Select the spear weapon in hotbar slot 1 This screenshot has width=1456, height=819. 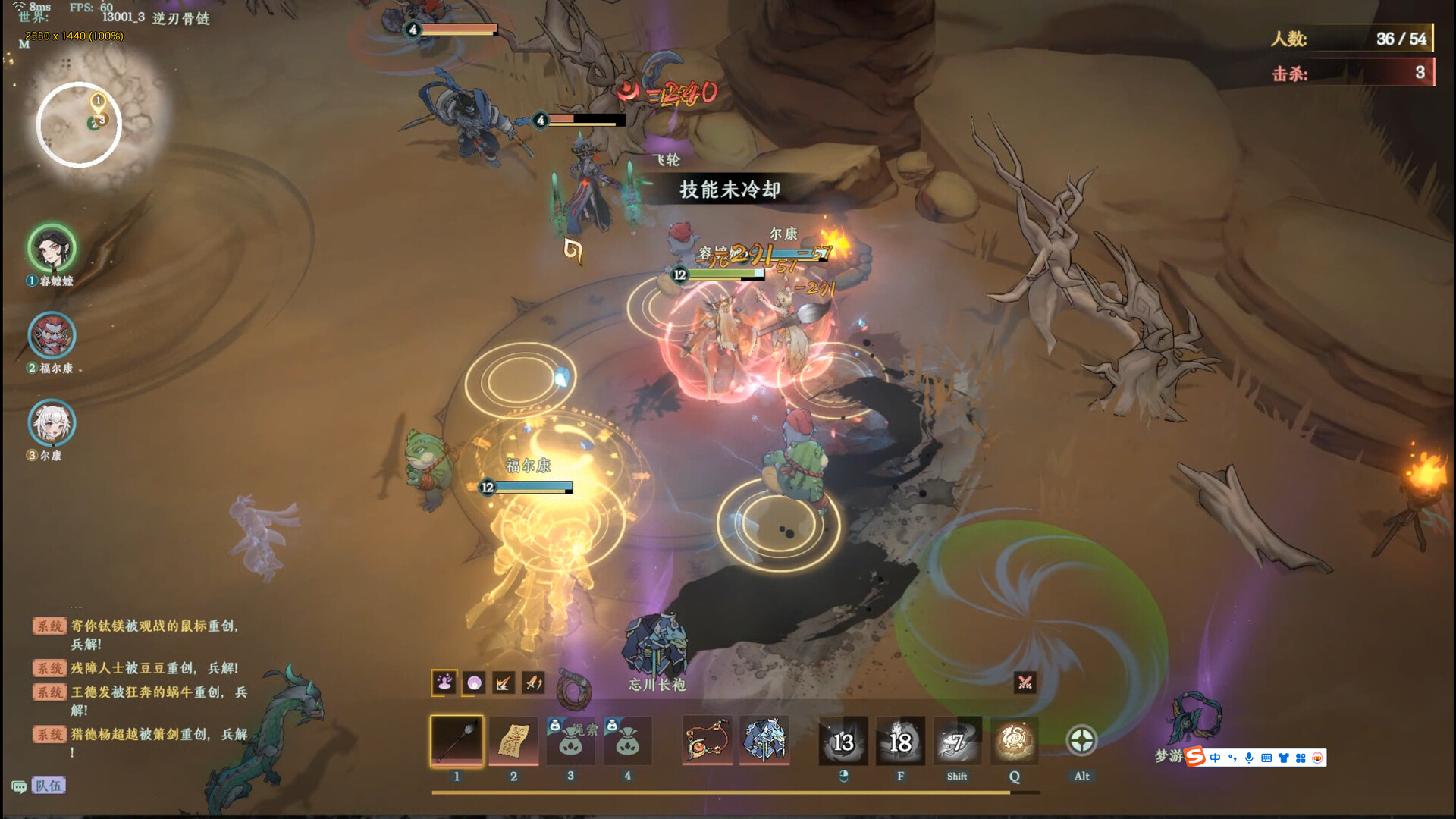tap(457, 742)
